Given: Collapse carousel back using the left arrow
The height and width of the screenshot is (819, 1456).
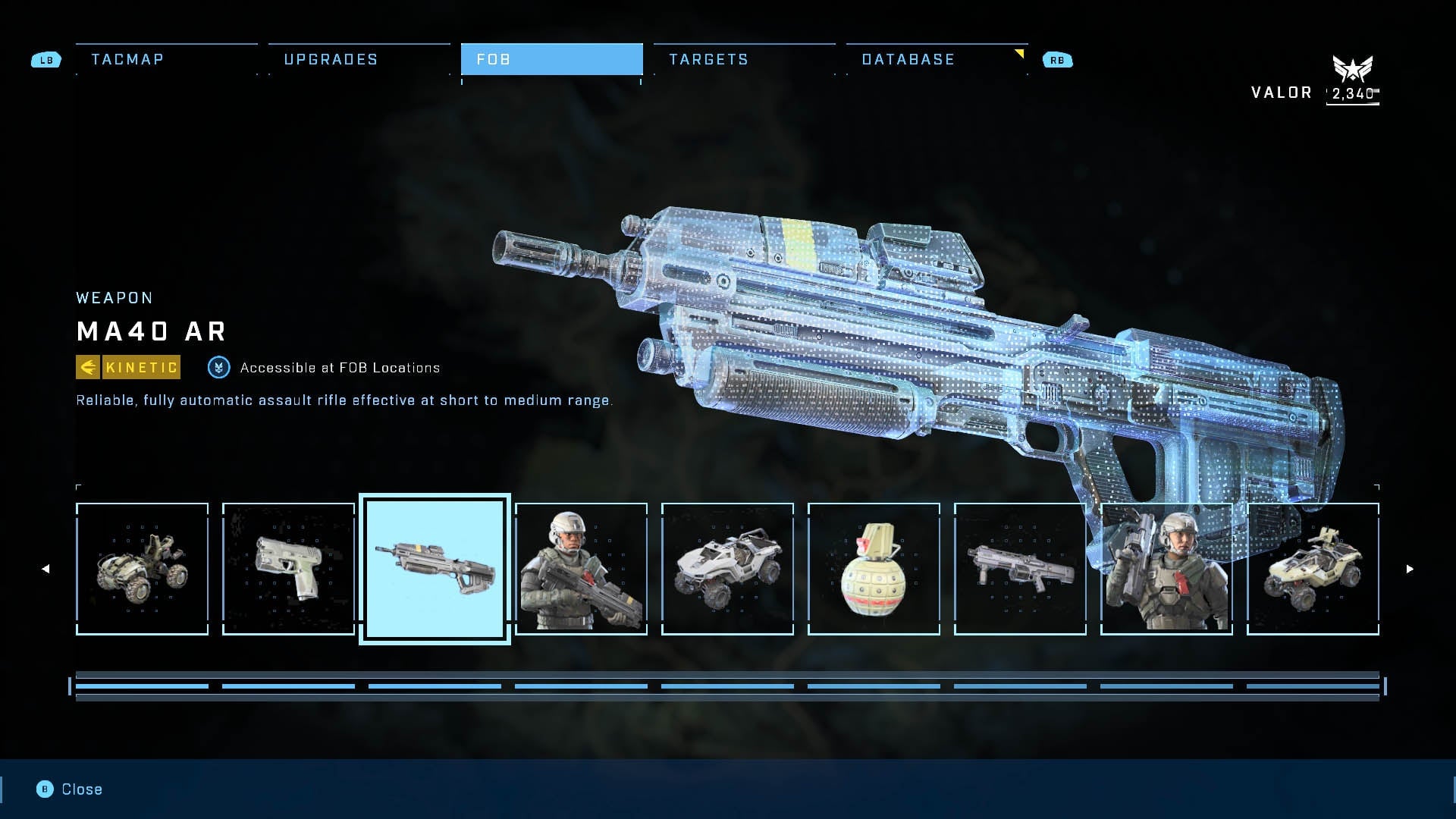Looking at the screenshot, I should [x=45, y=567].
